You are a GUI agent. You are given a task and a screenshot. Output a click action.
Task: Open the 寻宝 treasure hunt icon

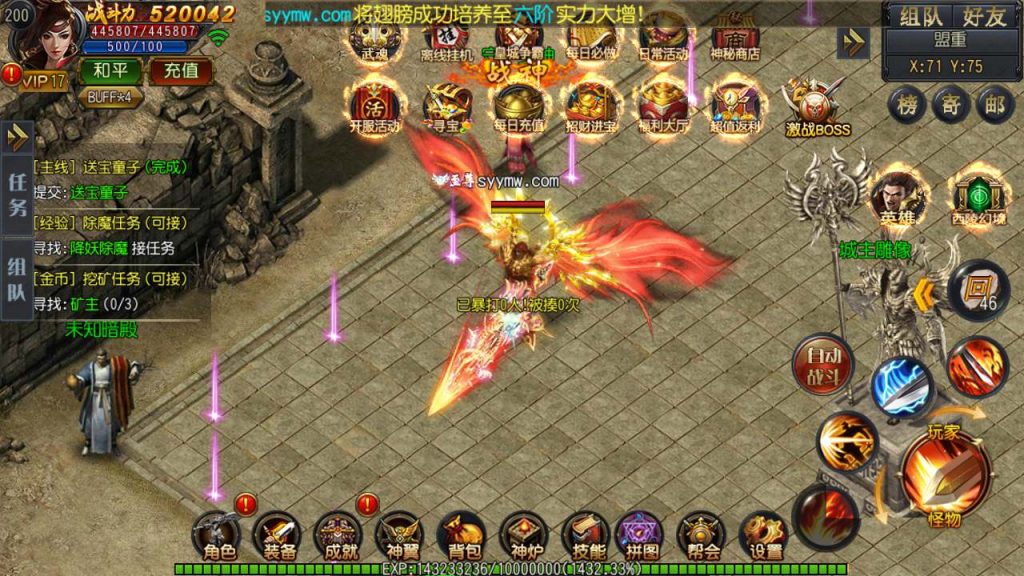coord(445,106)
